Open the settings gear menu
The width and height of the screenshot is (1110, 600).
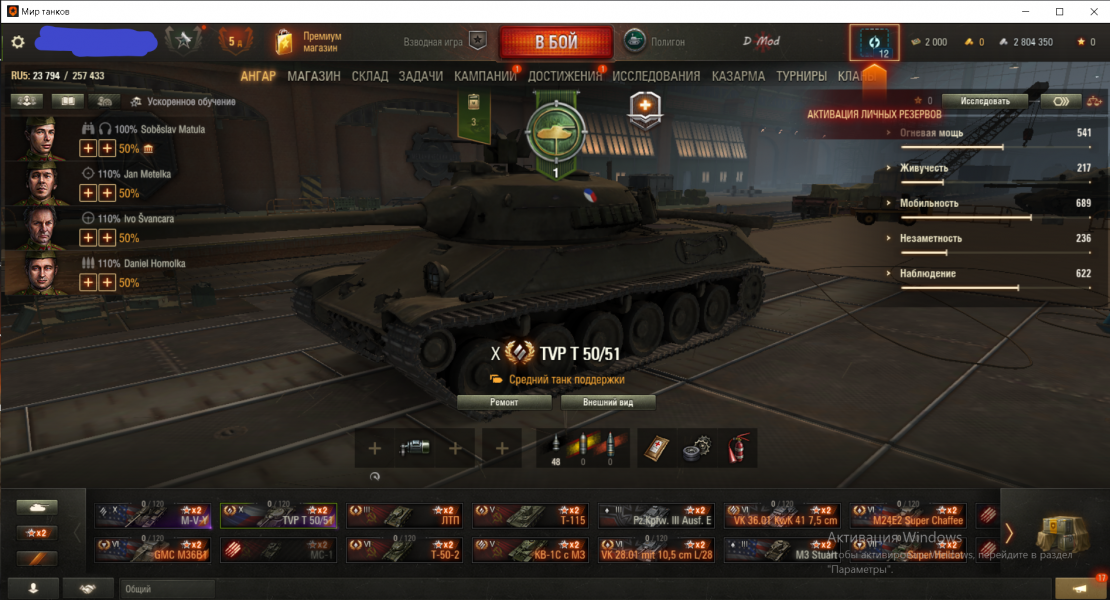pyautogui.click(x=18, y=42)
